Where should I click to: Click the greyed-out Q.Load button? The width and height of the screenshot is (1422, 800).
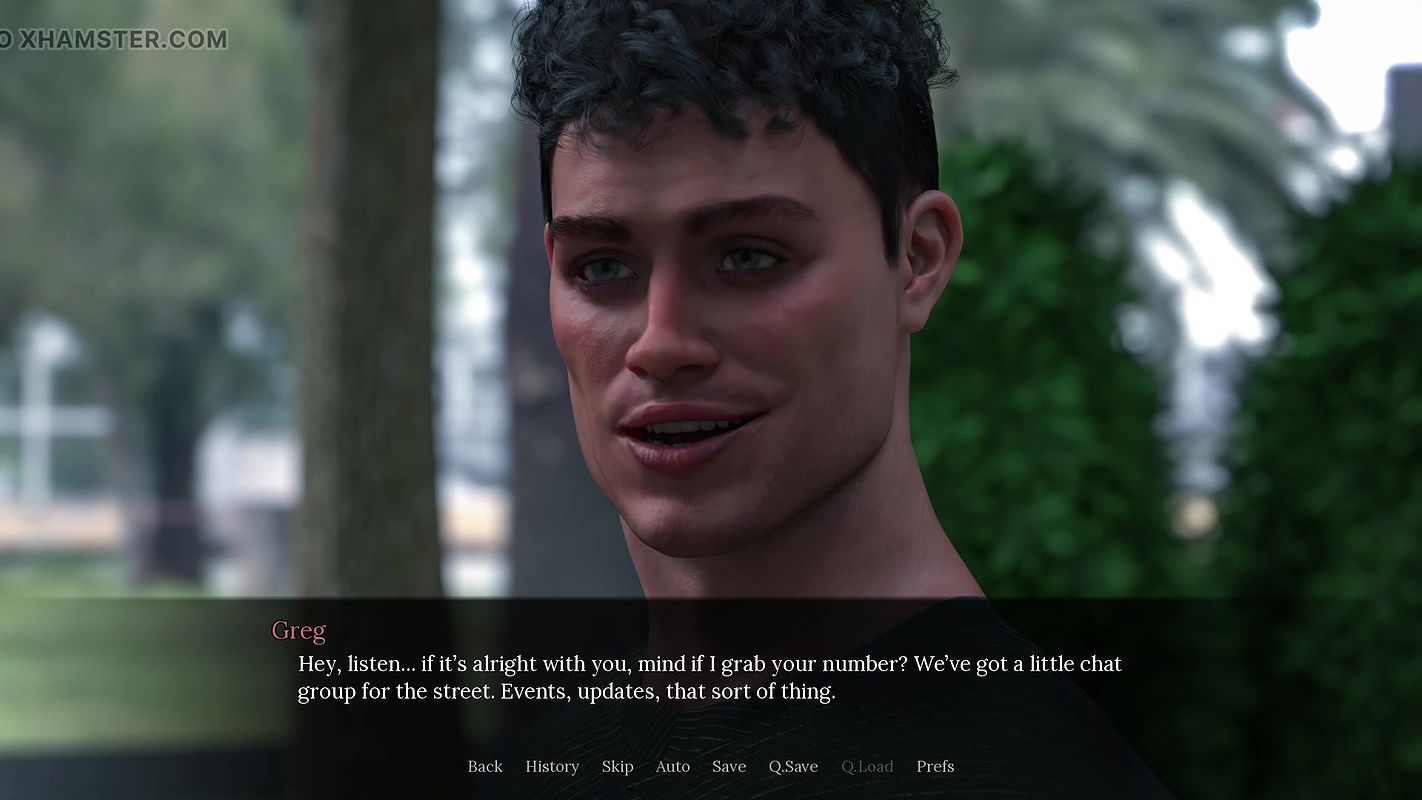(x=867, y=766)
